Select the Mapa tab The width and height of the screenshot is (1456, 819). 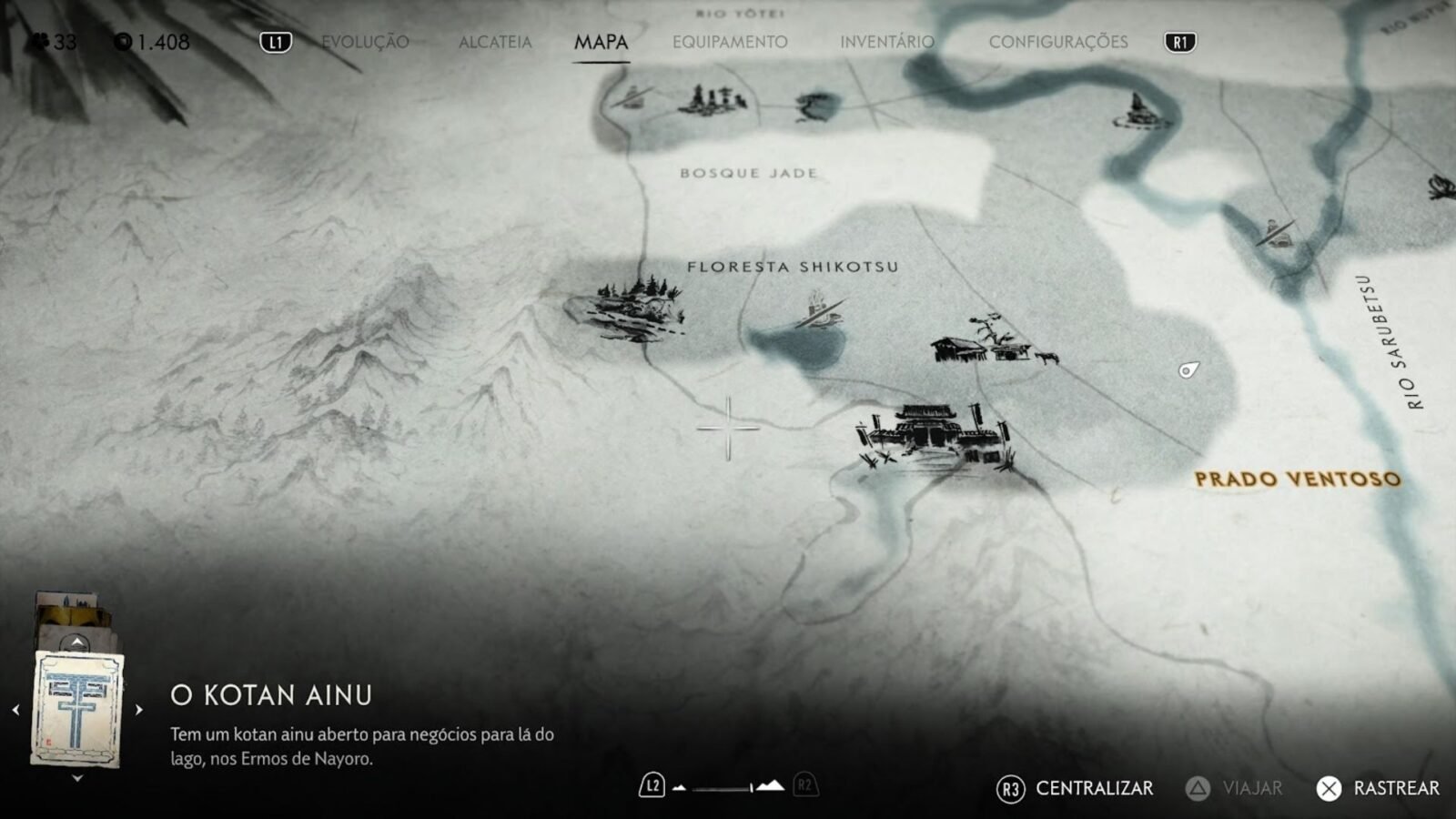[x=601, y=42]
